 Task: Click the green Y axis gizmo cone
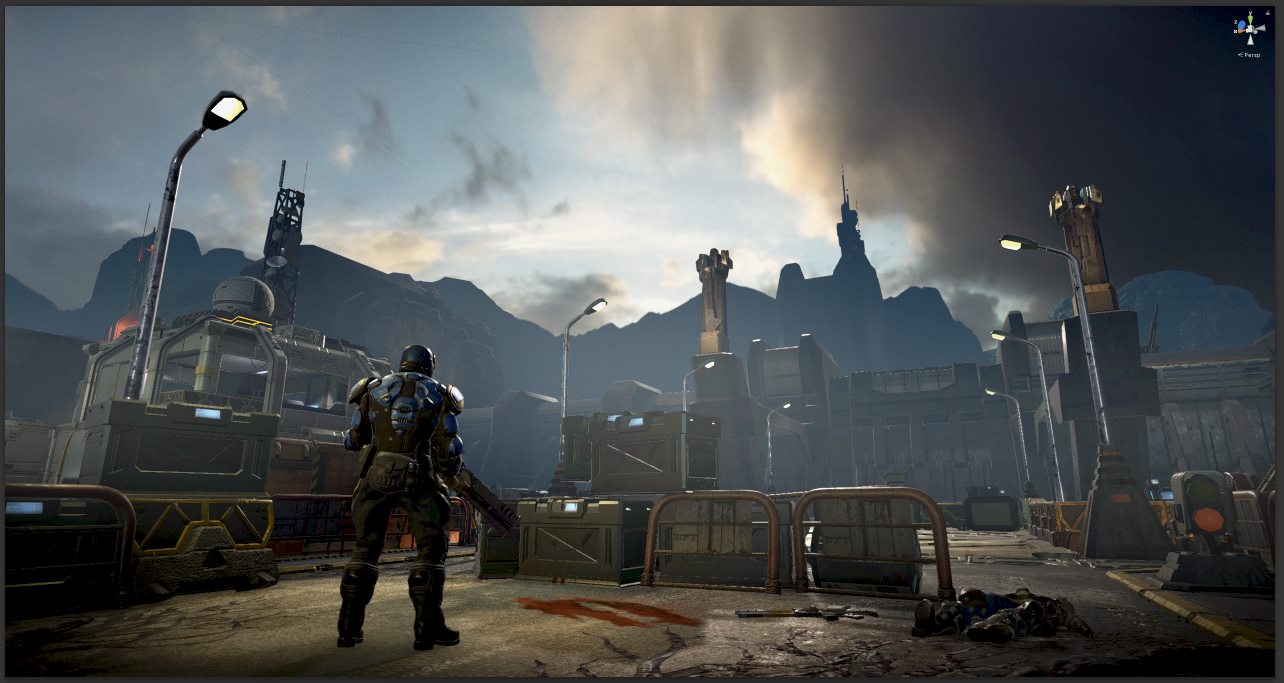click(x=1250, y=17)
